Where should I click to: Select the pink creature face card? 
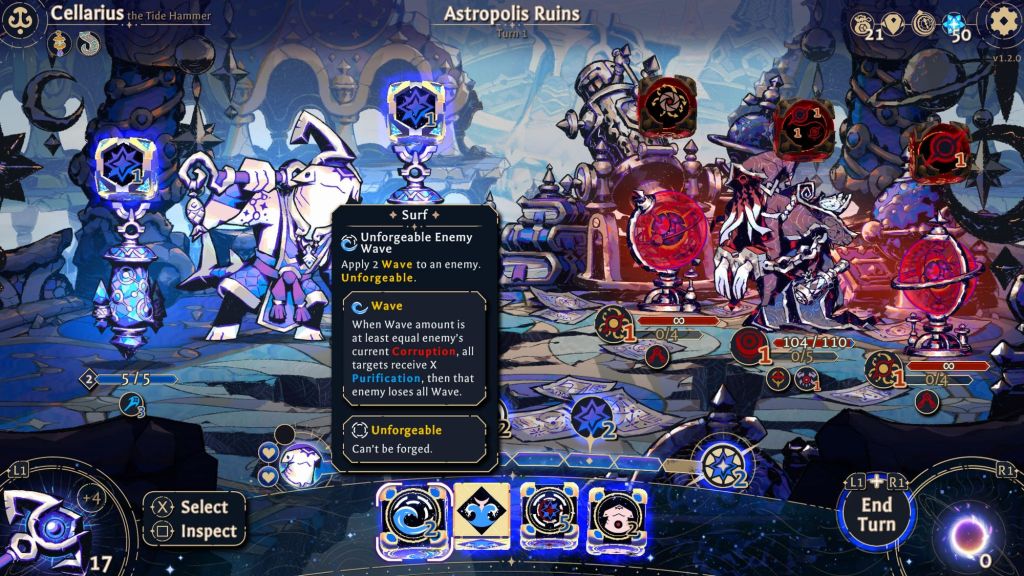pos(613,518)
